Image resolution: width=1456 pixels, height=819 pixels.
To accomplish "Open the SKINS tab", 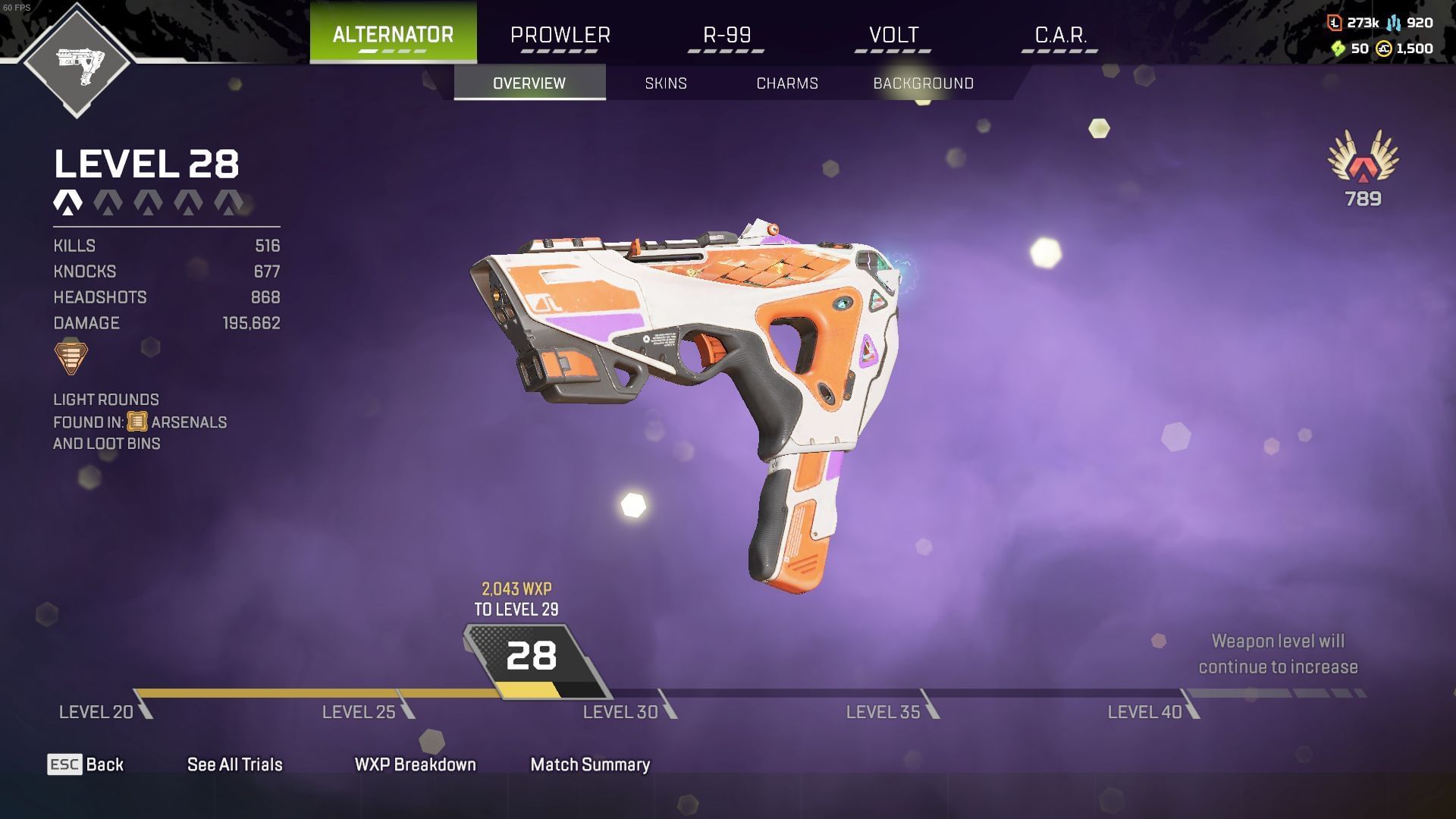I will click(665, 83).
